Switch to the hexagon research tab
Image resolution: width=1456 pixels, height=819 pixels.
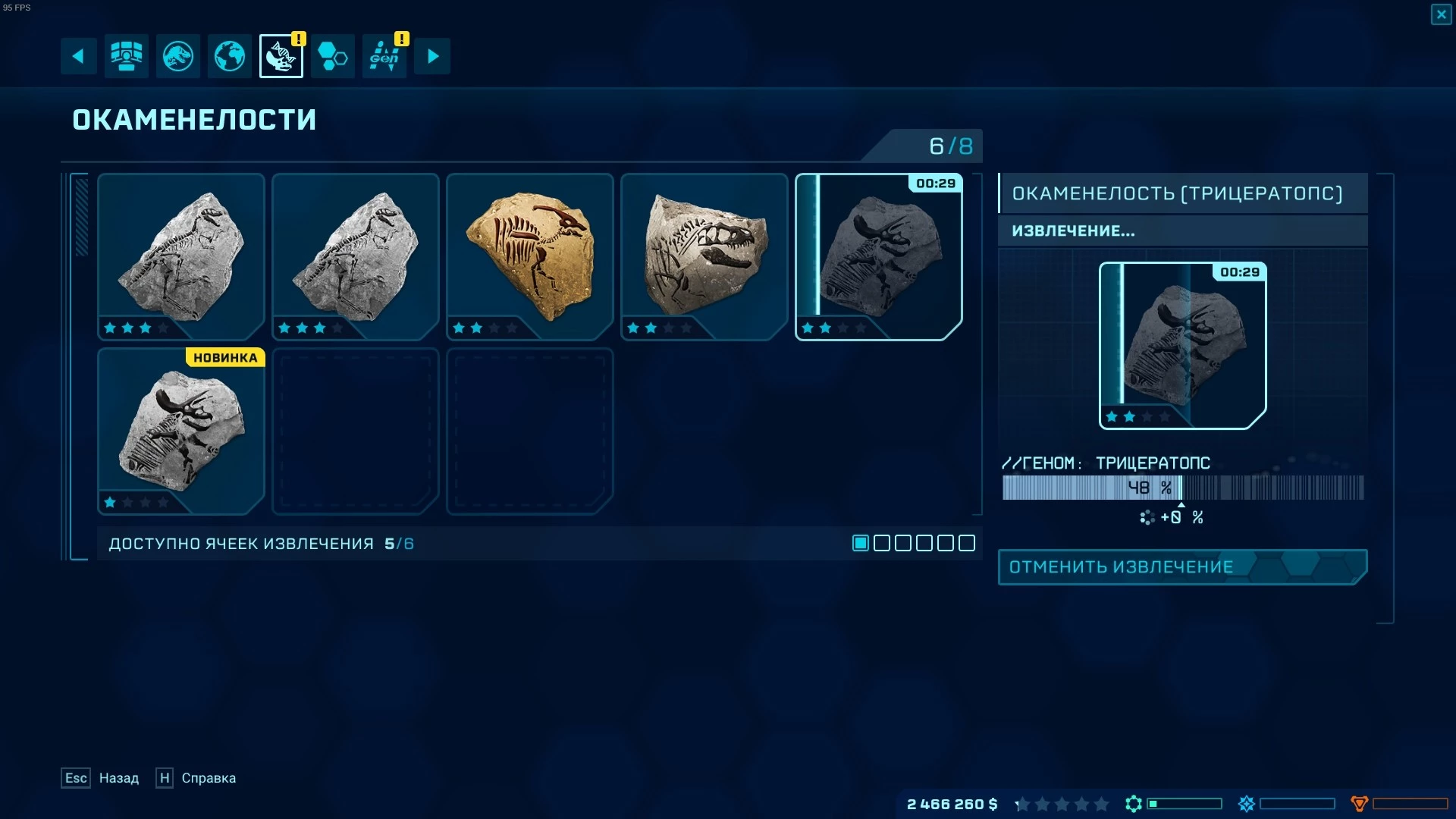pyautogui.click(x=332, y=56)
